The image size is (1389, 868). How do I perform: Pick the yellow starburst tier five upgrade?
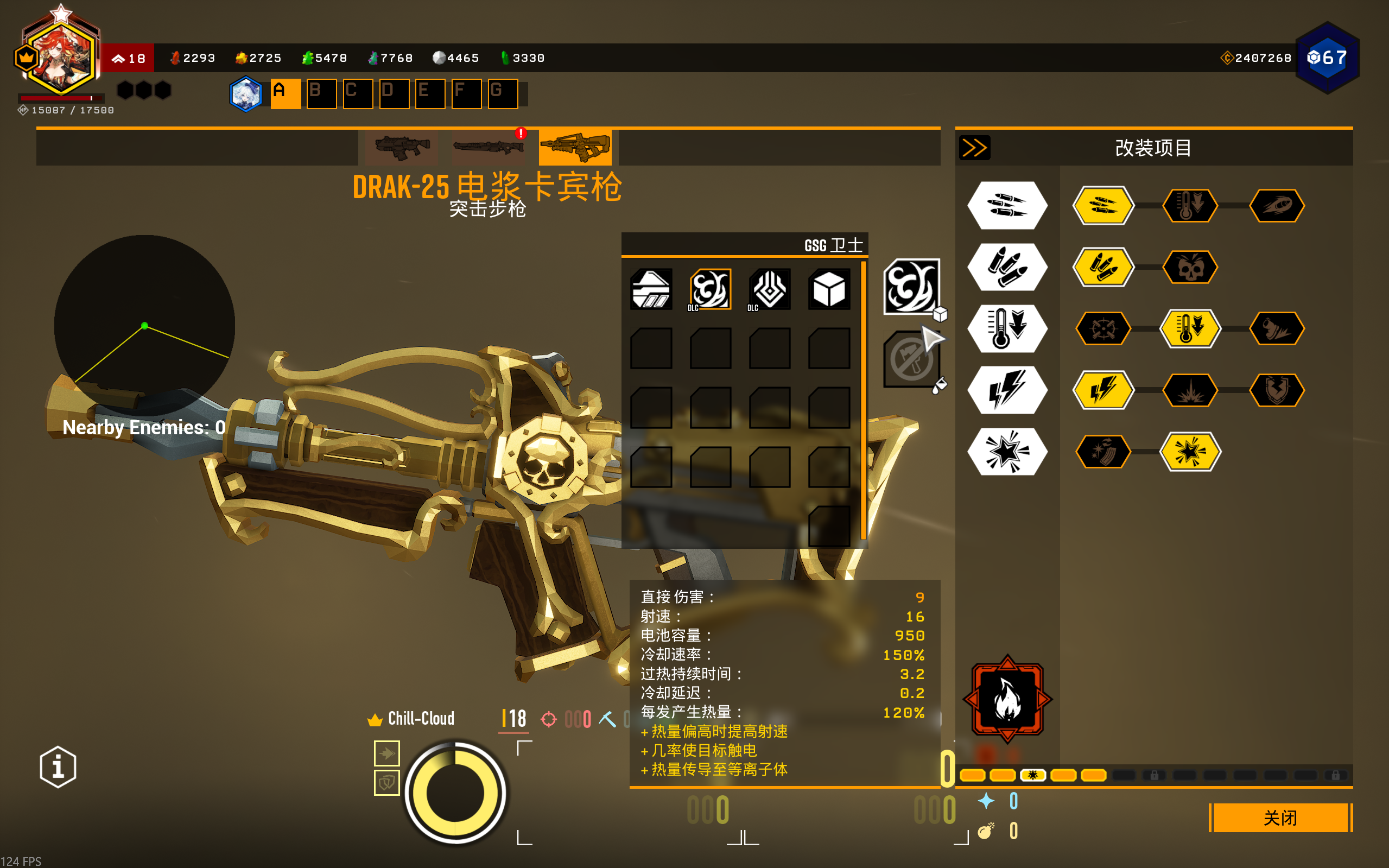click(x=1190, y=452)
